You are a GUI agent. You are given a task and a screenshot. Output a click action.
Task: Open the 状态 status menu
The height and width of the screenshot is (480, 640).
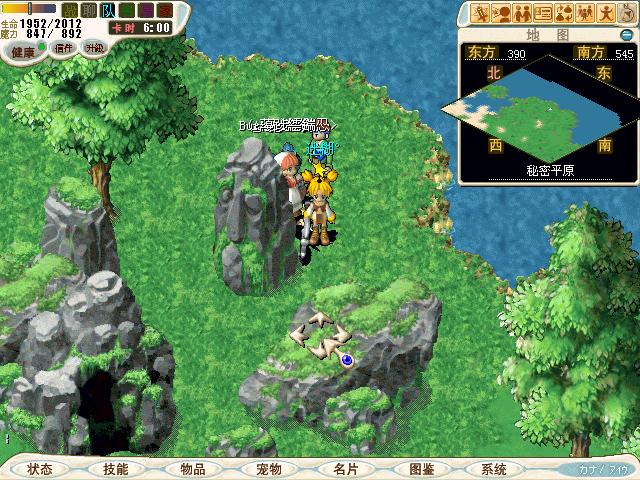pos(40,469)
